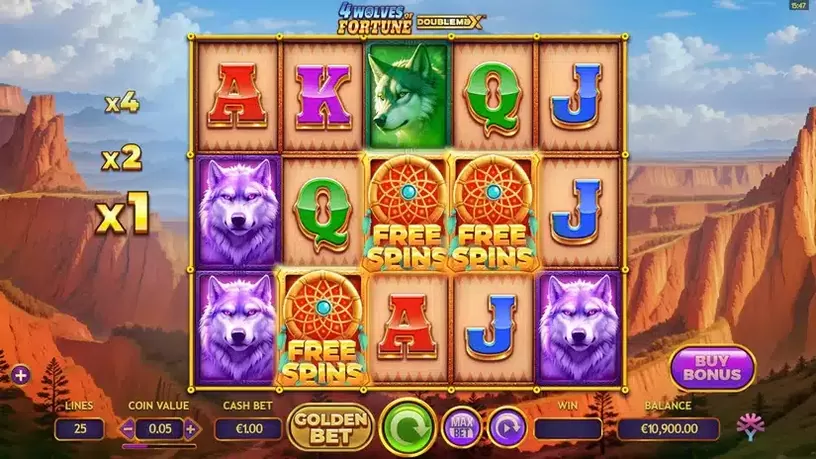This screenshot has height=459, width=816.
Task: Start autoplay with the purple circular arrow
Action: [x=507, y=427]
